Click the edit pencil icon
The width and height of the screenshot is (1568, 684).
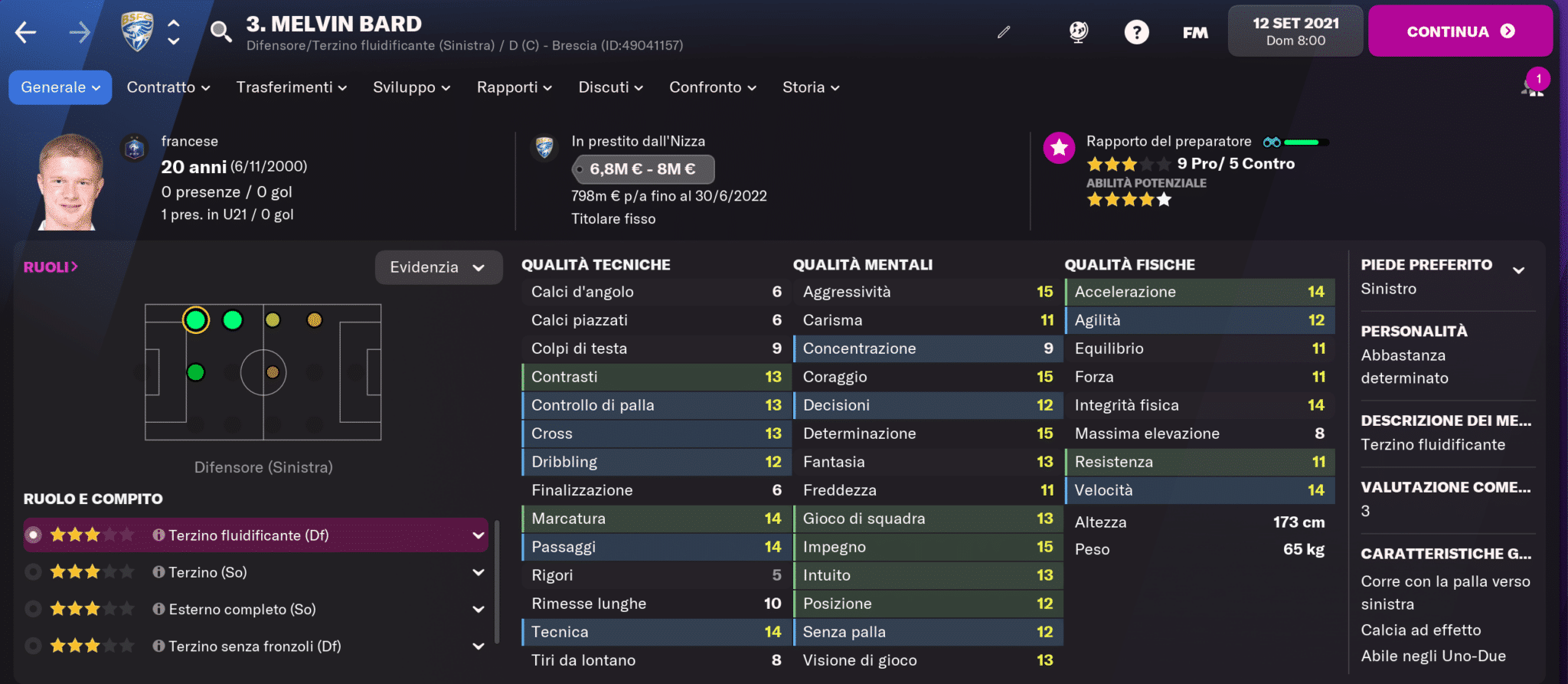coord(1003,32)
